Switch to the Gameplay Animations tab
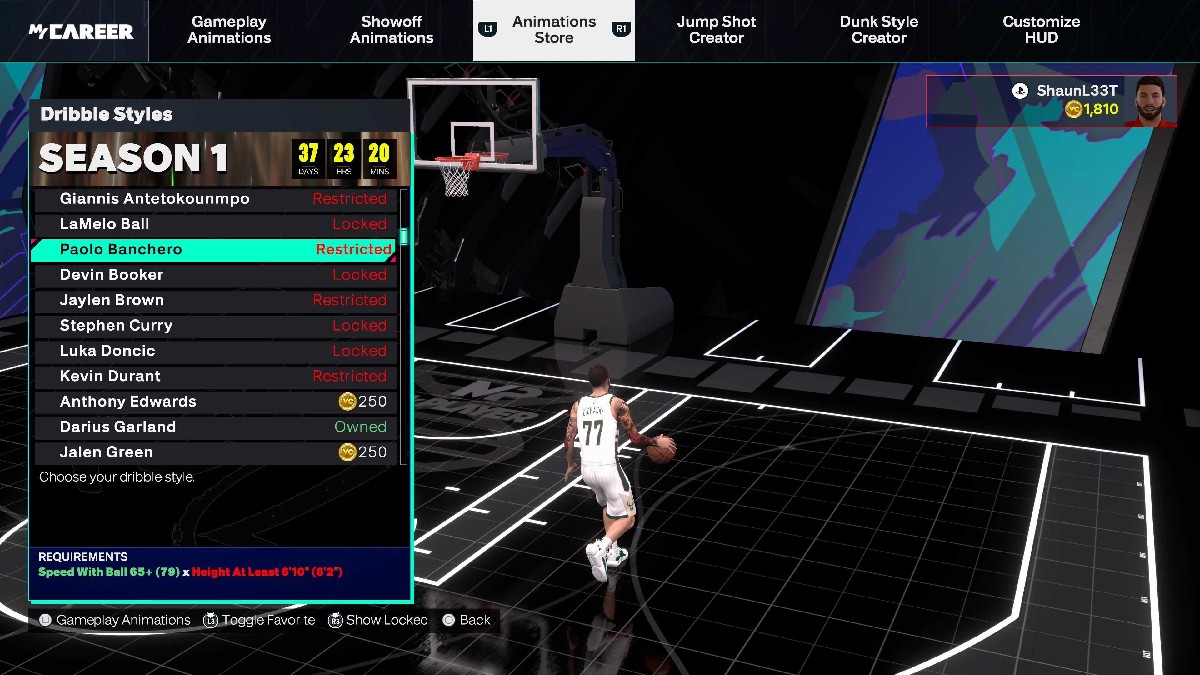The width and height of the screenshot is (1200, 675). coord(229,30)
